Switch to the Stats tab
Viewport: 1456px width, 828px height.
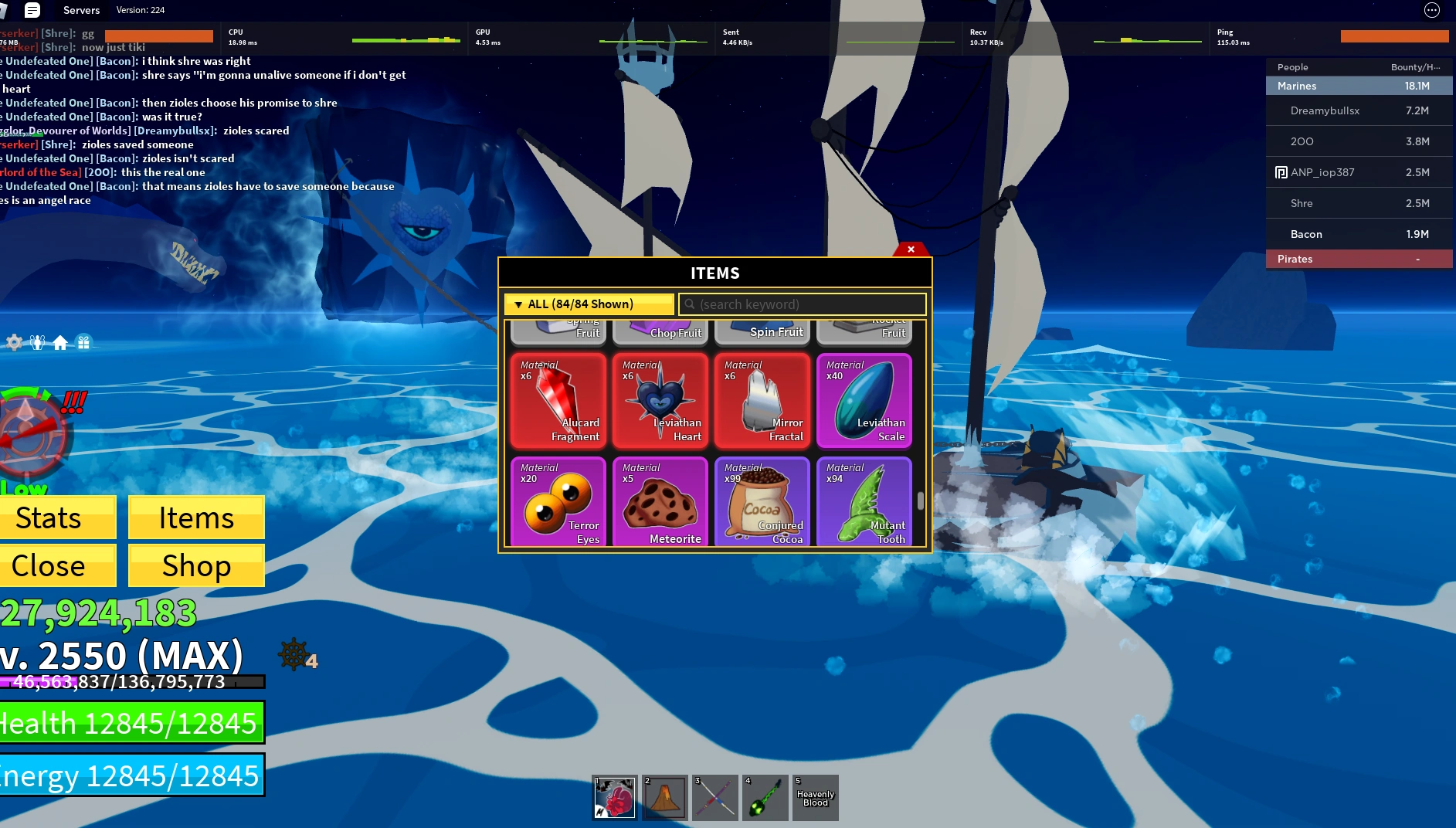pos(48,517)
